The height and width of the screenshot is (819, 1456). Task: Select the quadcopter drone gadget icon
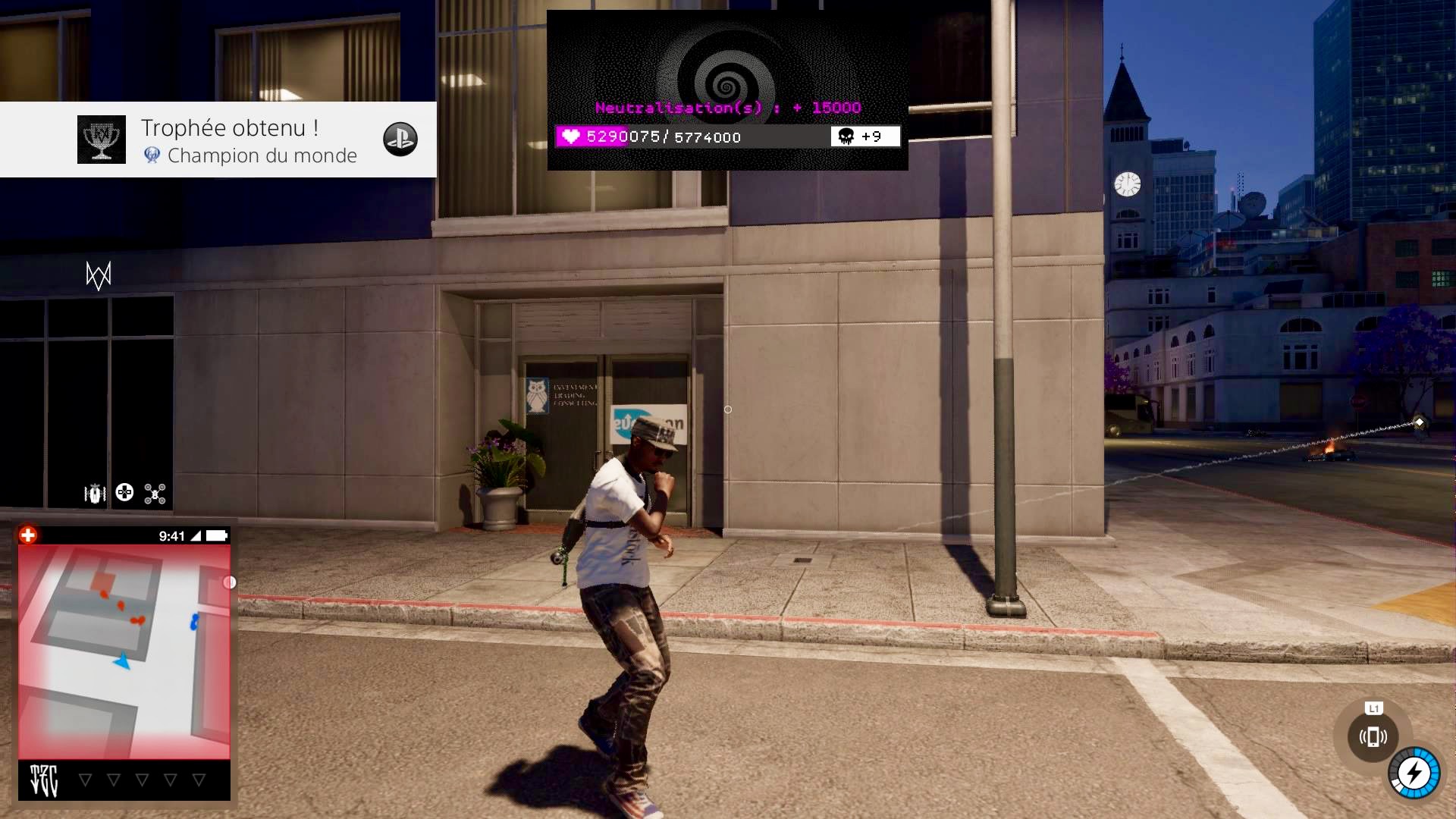point(155,494)
